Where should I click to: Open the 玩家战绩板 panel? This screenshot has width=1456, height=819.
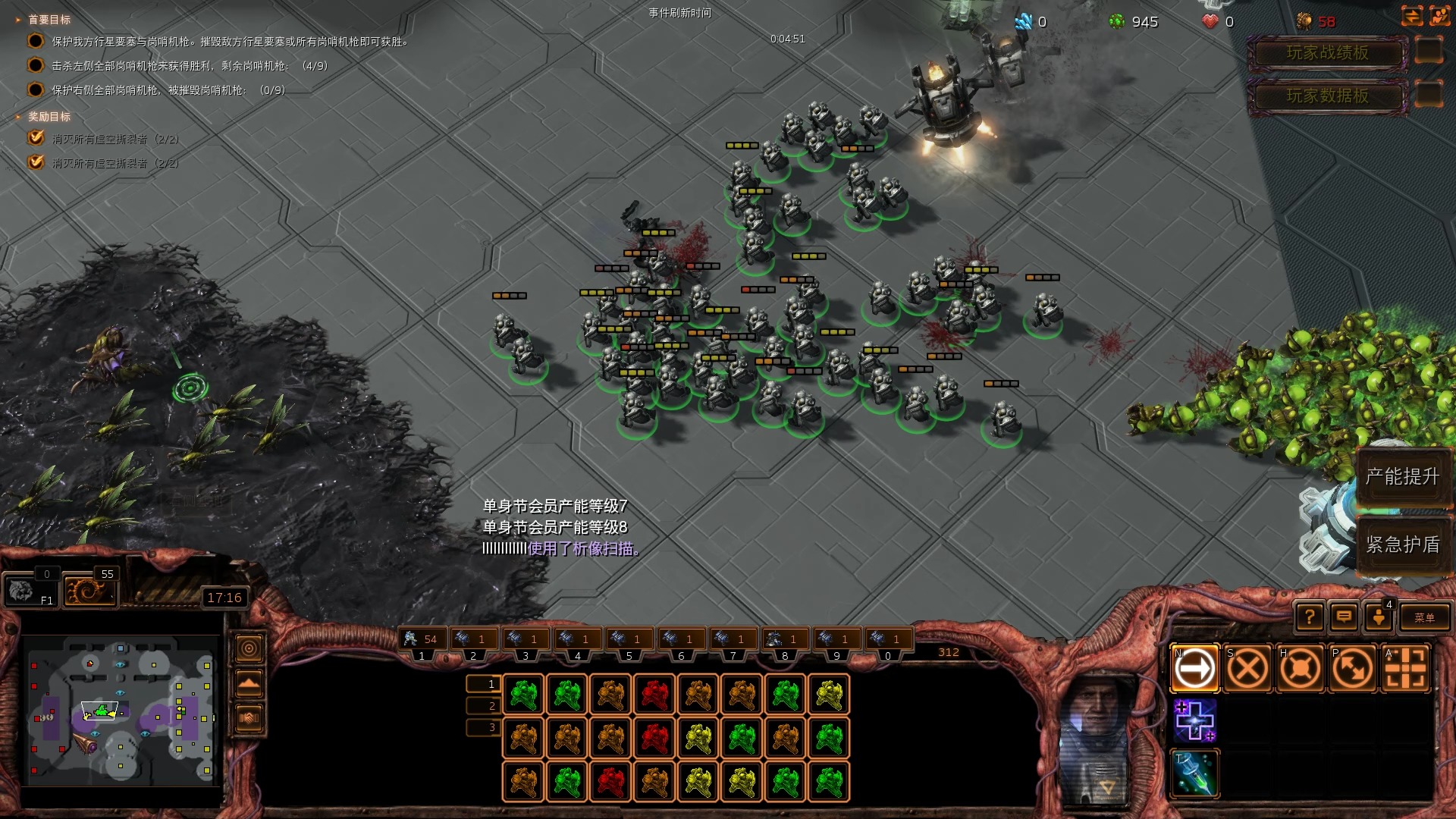[x=1327, y=52]
